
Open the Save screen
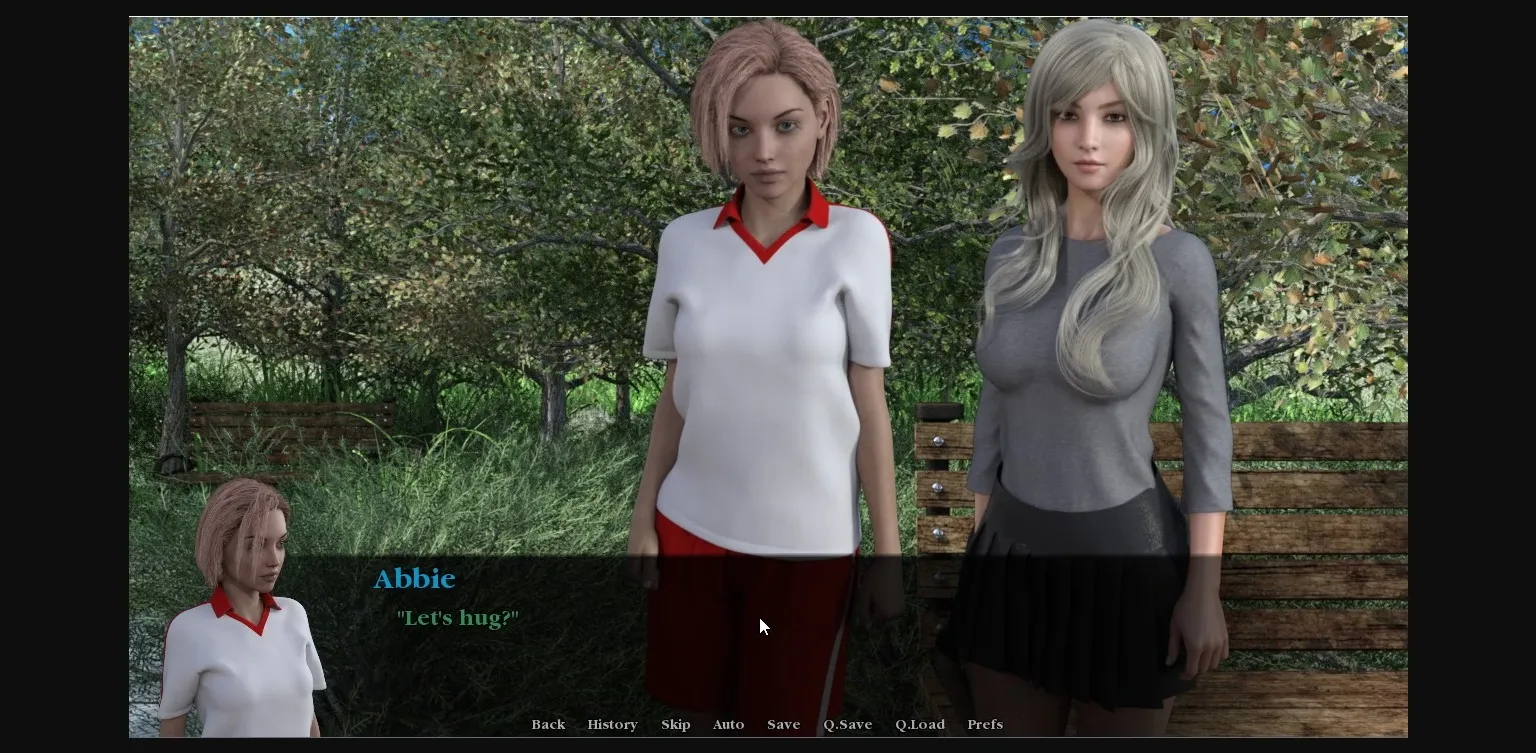point(784,724)
